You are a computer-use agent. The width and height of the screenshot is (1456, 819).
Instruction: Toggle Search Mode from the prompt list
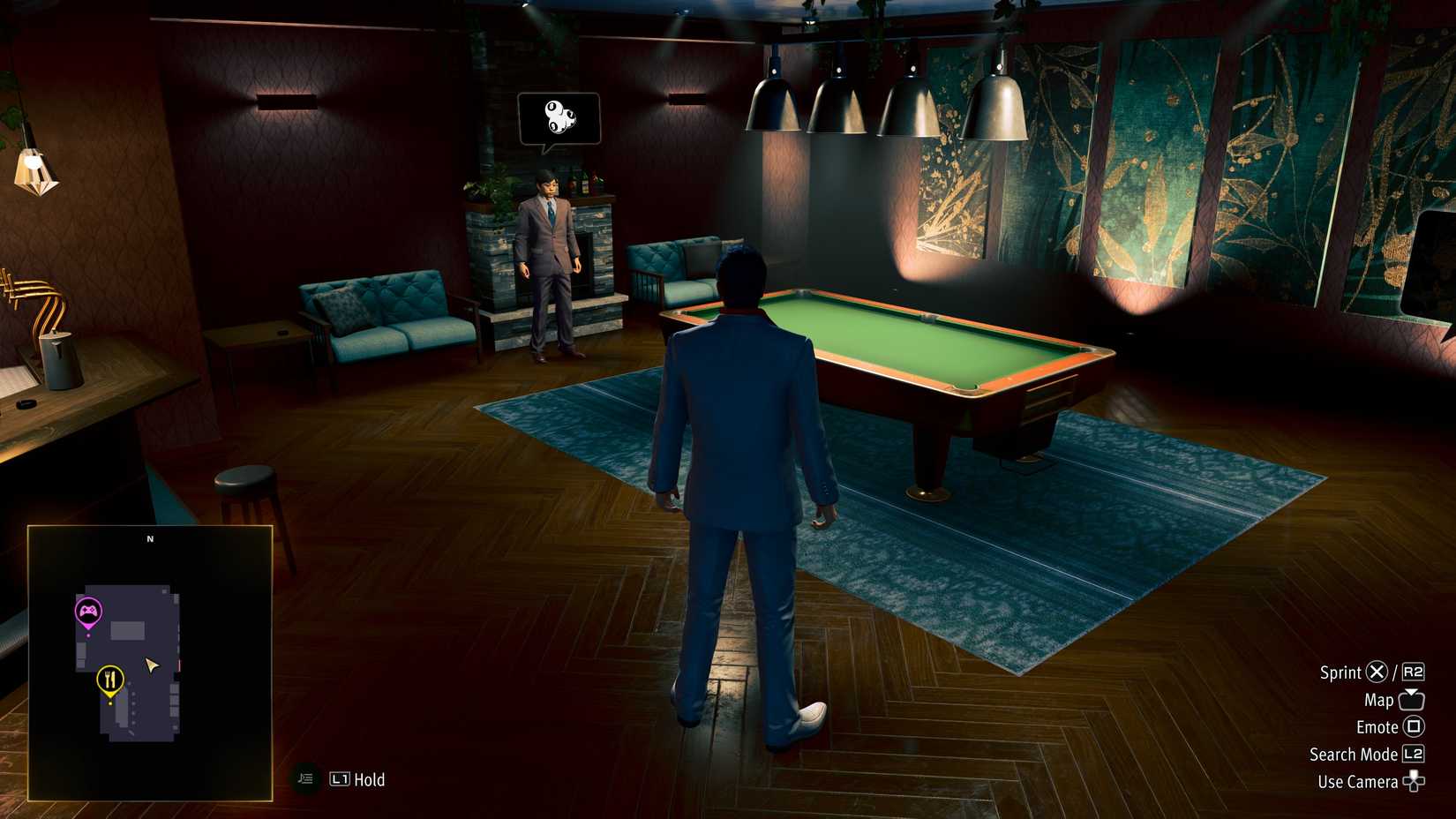click(1355, 755)
